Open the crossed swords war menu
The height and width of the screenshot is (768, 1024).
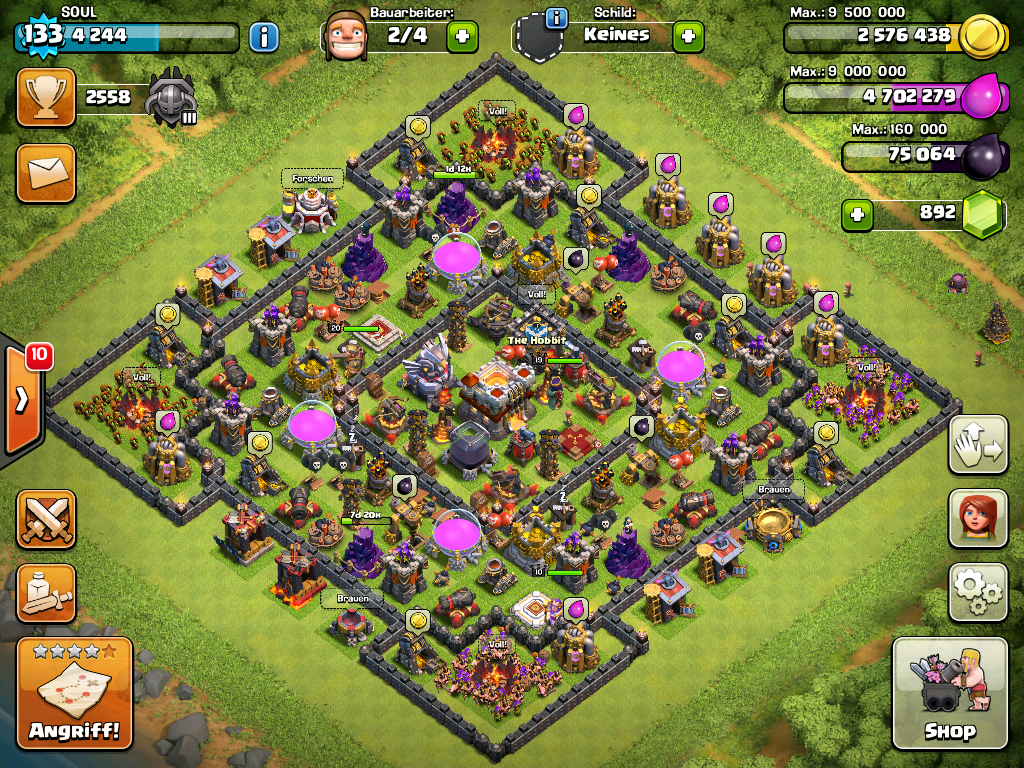coord(46,519)
